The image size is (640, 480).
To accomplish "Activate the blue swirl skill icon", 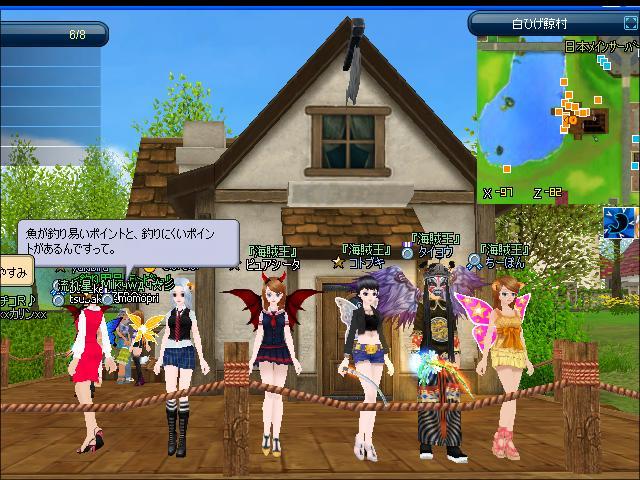I will click(620, 223).
